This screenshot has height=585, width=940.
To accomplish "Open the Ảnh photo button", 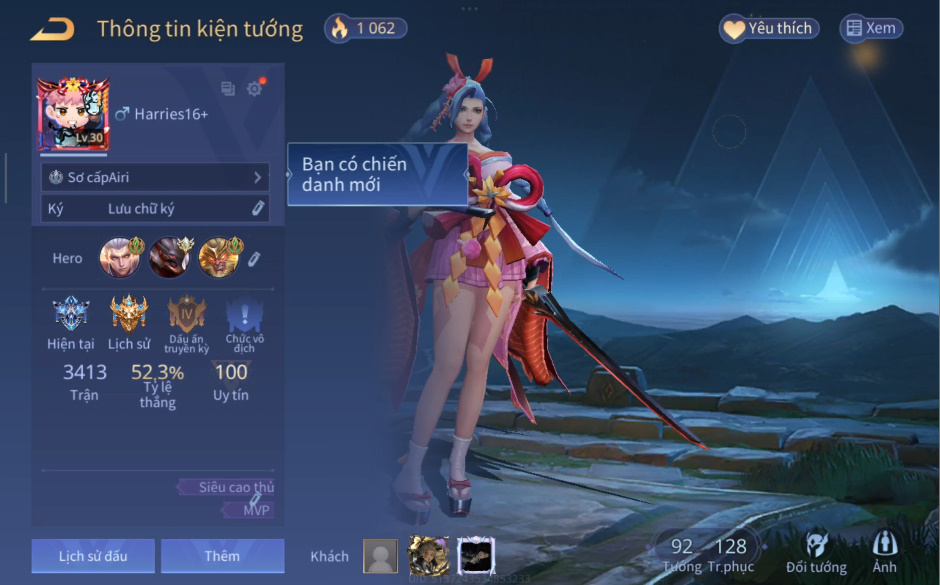I will 884,553.
